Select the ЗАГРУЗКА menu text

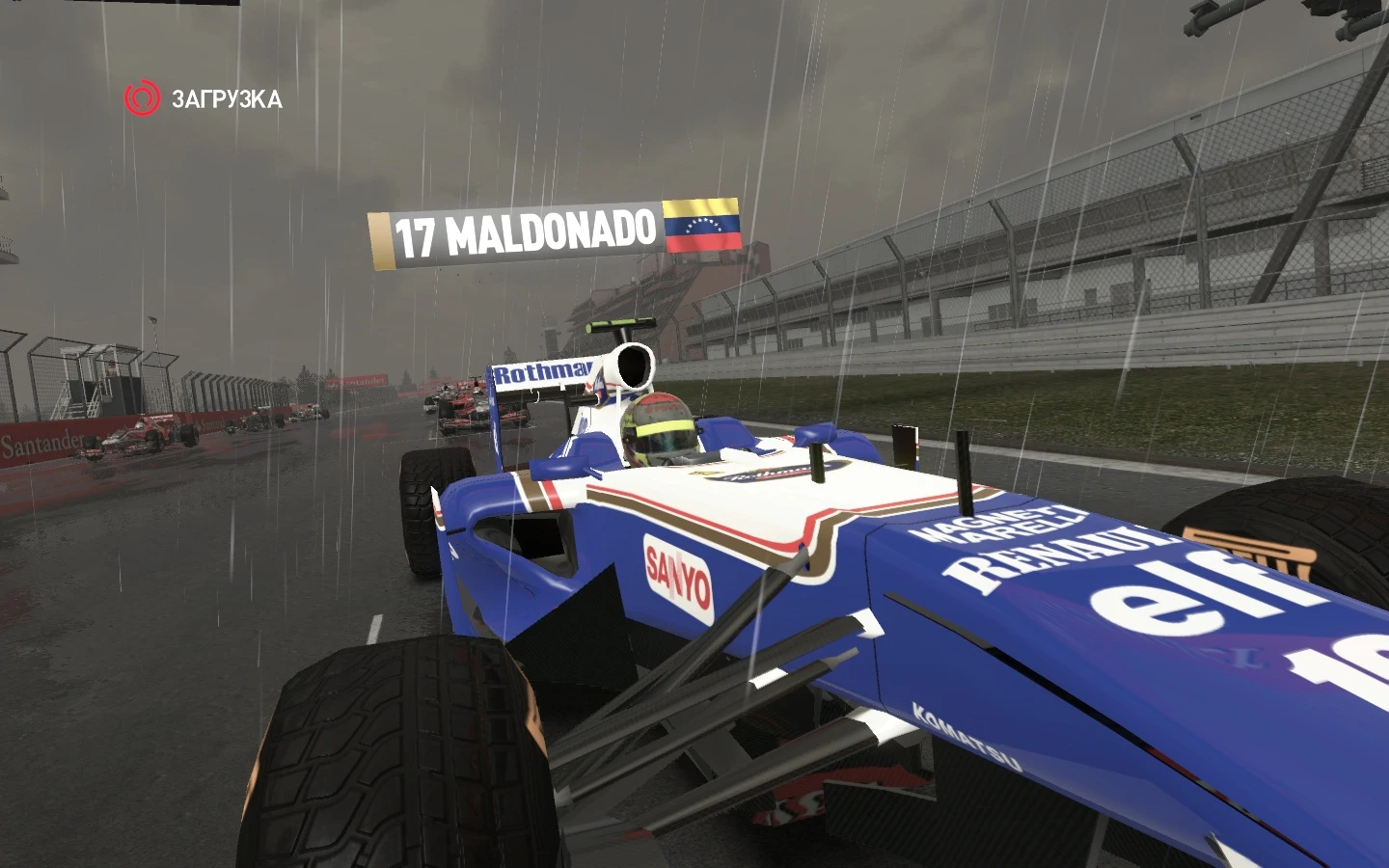click(228, 96)
